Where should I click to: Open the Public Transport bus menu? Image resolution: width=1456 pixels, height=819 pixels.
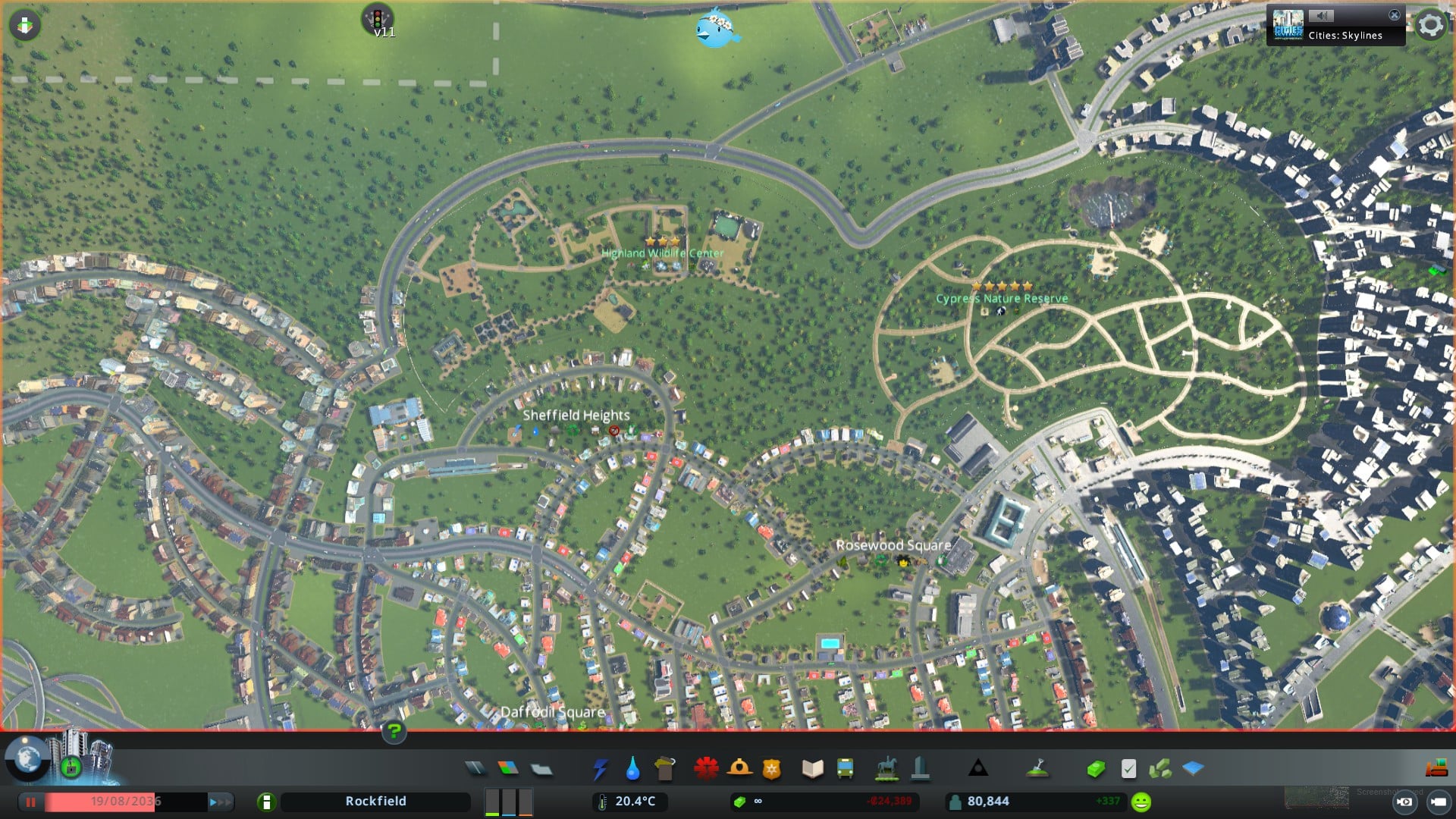coord(845,769)
